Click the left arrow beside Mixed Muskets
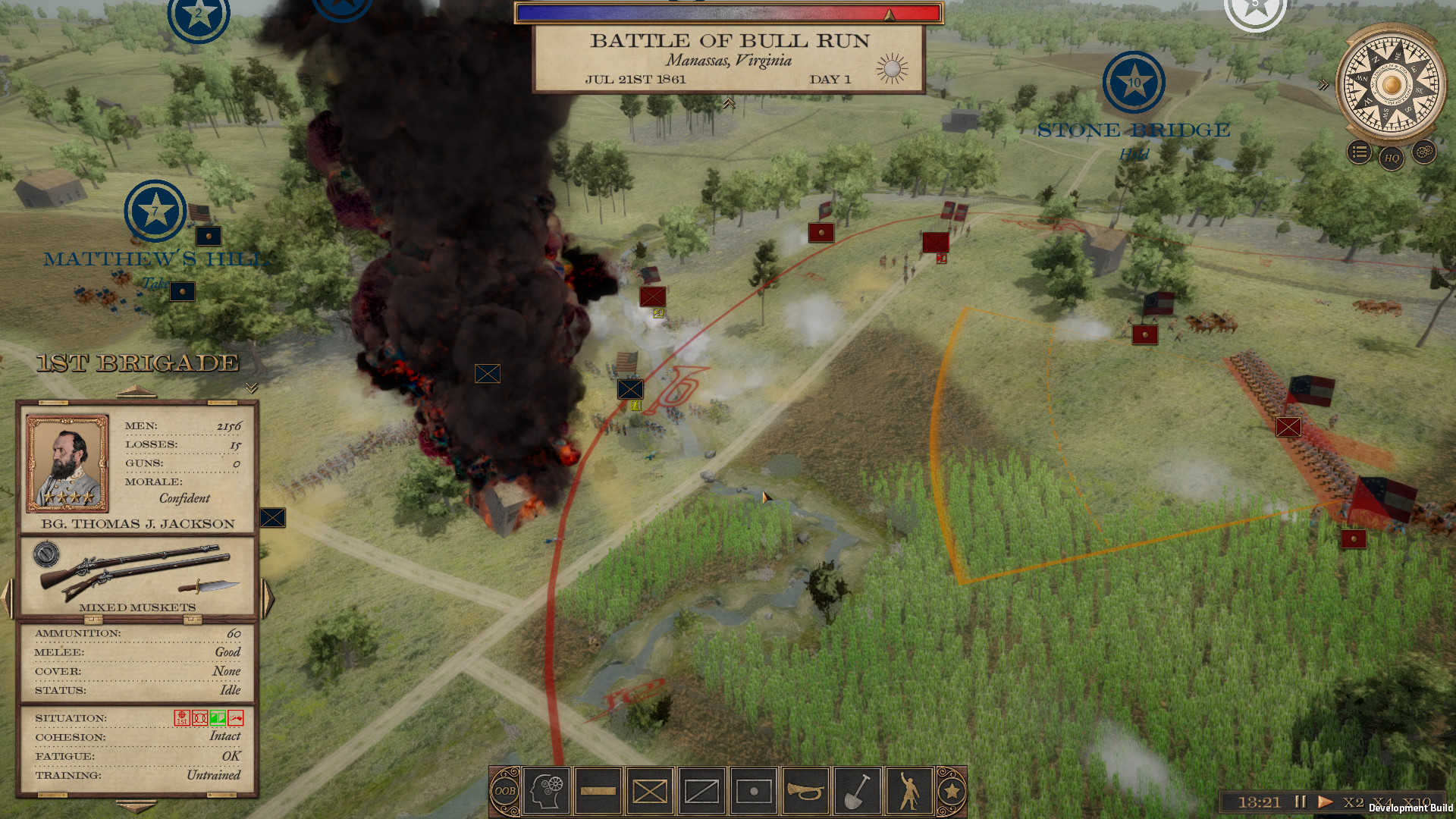This screenshot has height=819, width=1456. [x=7, y=597]
